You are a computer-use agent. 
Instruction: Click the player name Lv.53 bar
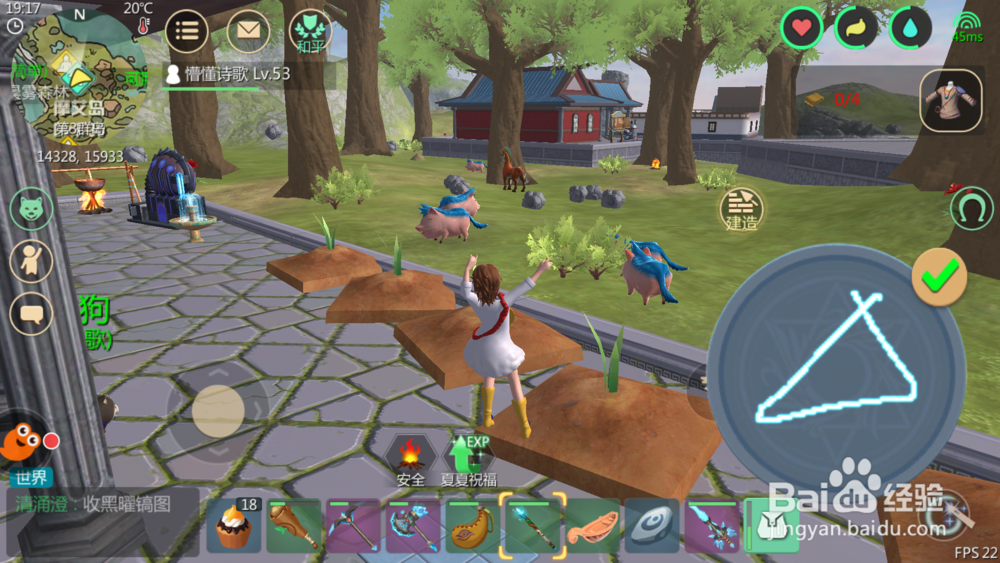pyautogui.click(x=246, y=74)
